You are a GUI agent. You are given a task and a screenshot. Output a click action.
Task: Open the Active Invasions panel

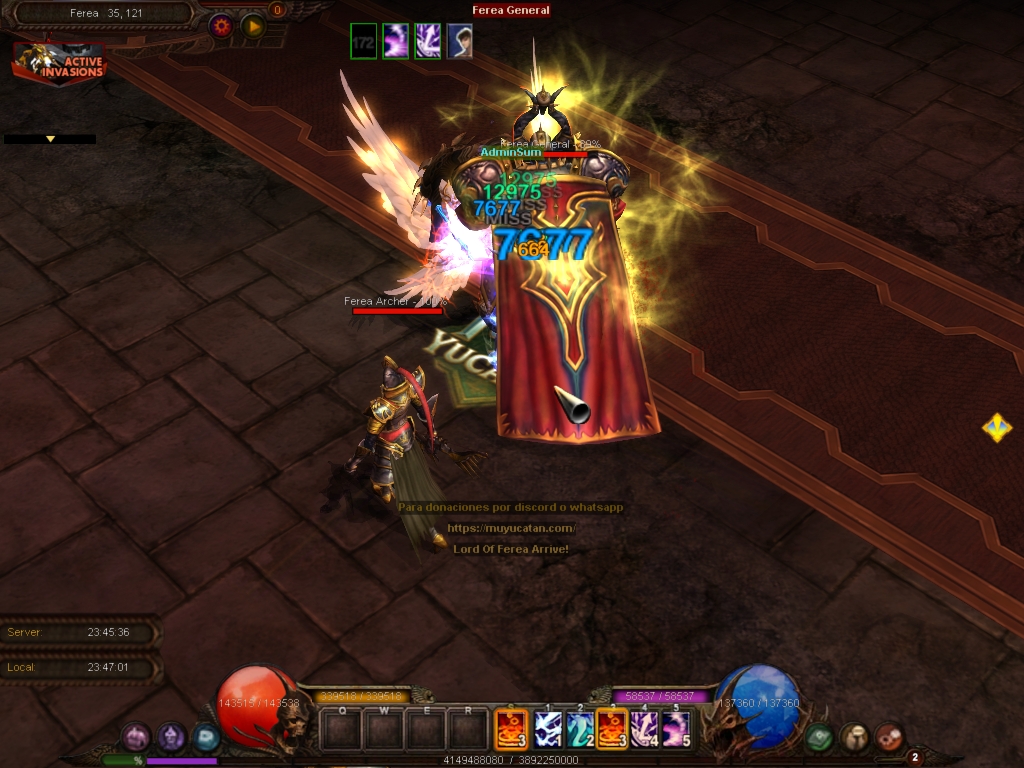click(59, 63)
